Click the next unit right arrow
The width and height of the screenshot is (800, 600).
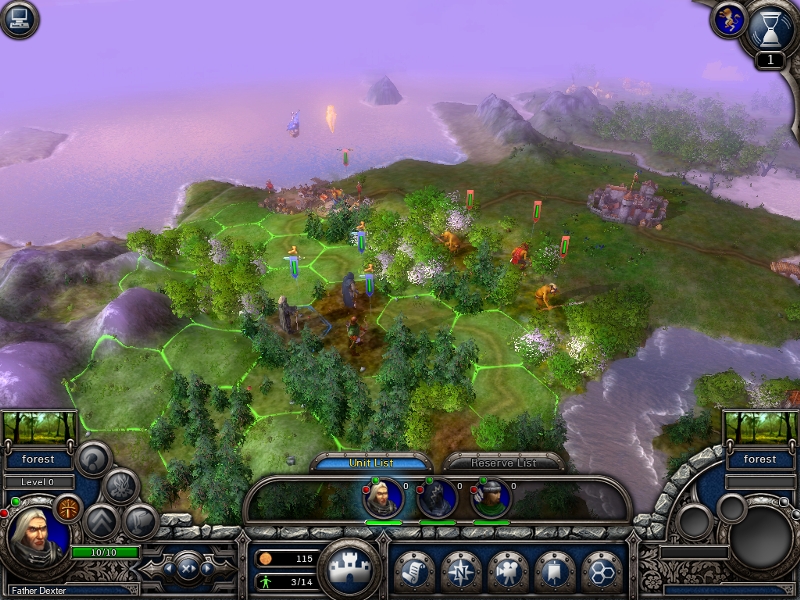tap(207, 568)
